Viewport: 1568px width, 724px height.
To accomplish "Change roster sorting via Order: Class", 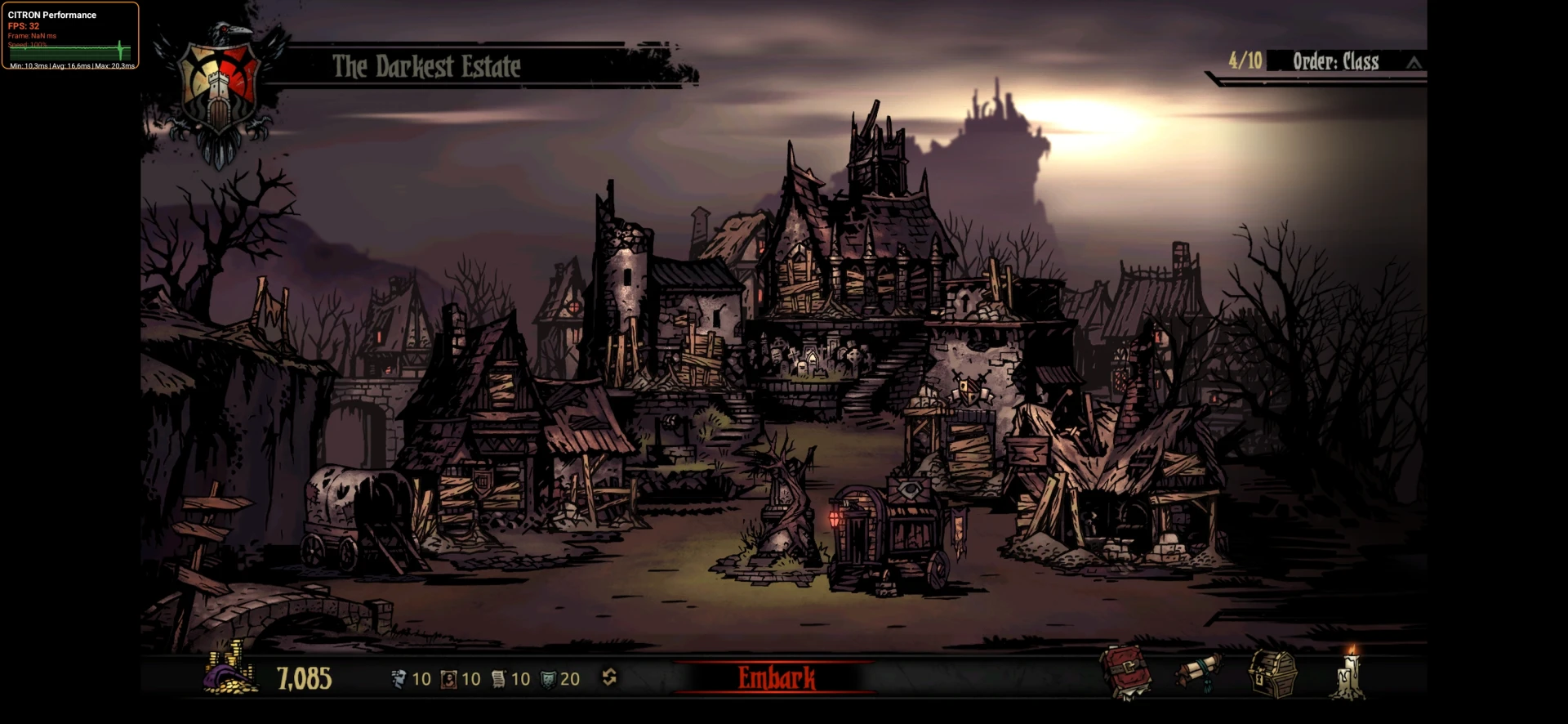I will click(1335, 62).
